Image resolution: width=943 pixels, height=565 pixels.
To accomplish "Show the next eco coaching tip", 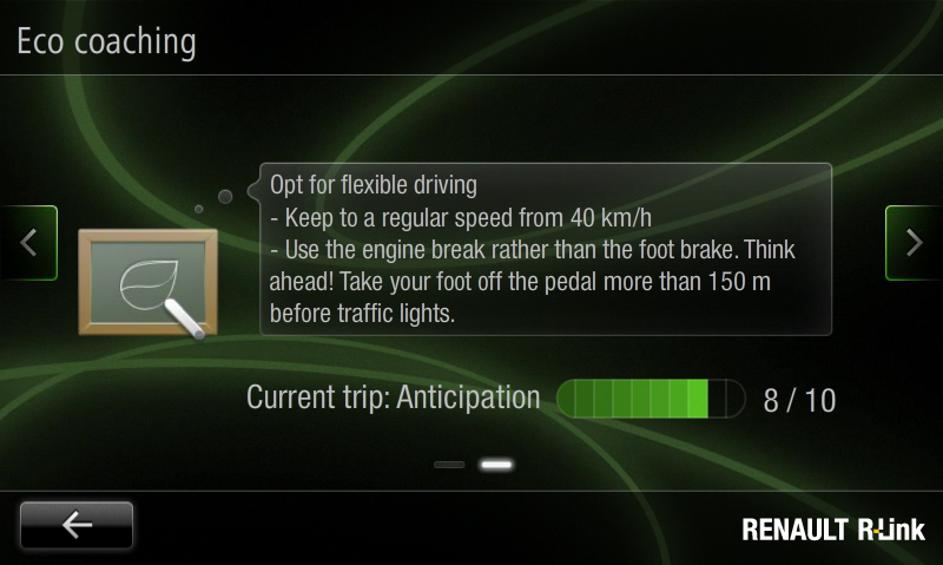I will (x=912, y=243).
